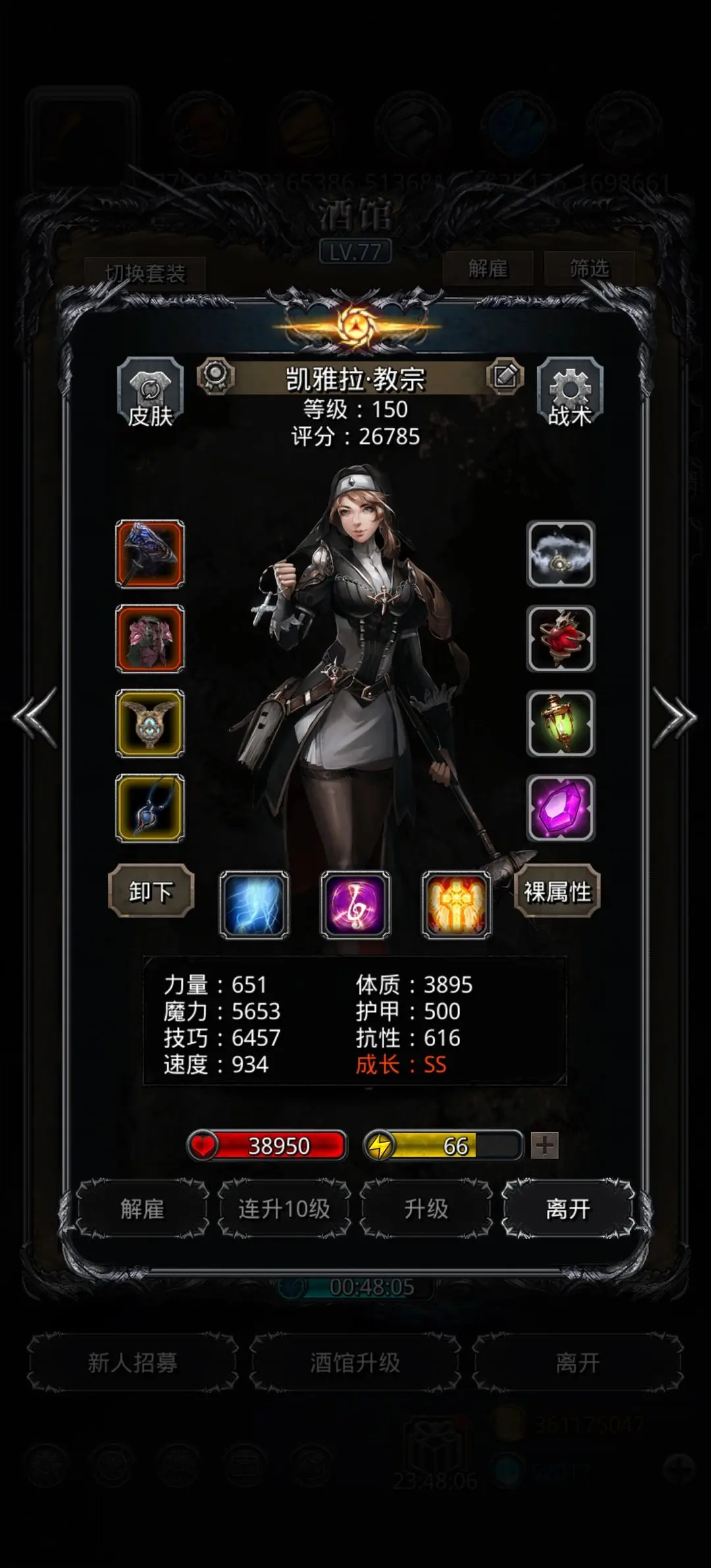Switch to the next hero with right arrow

tap(673, 718)
